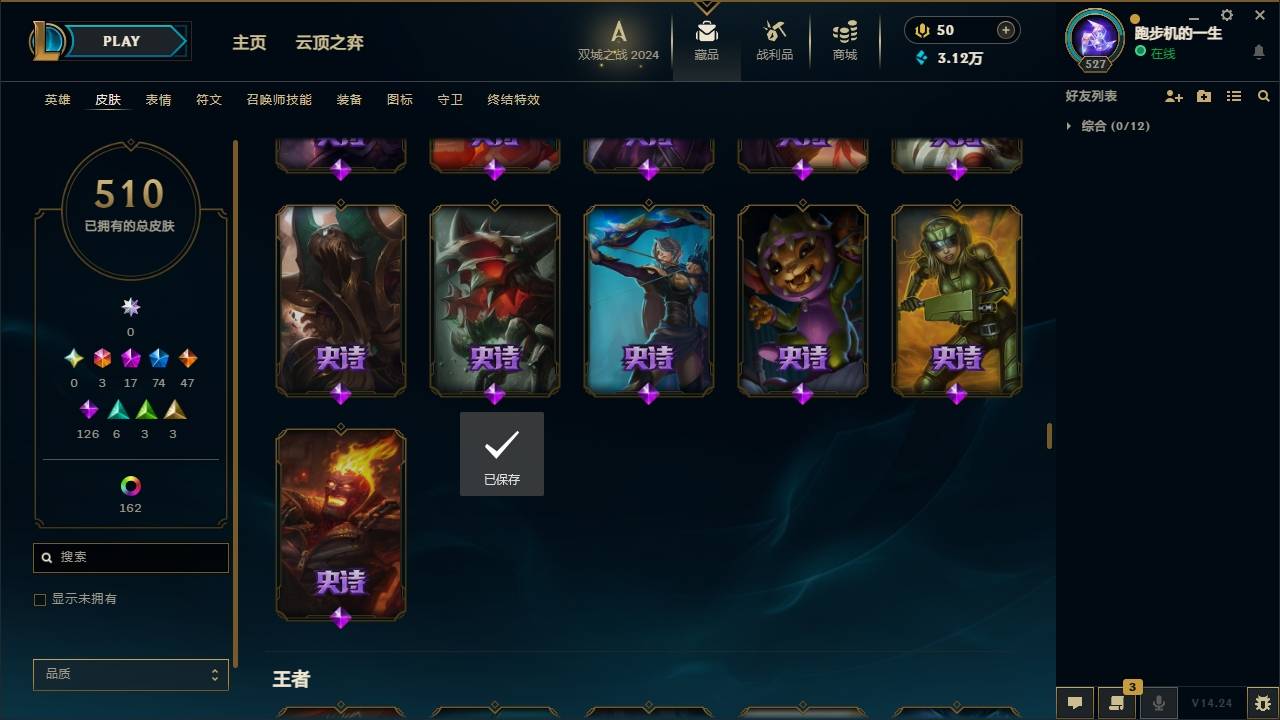Click the 搜索 search input field

[130, 557]
